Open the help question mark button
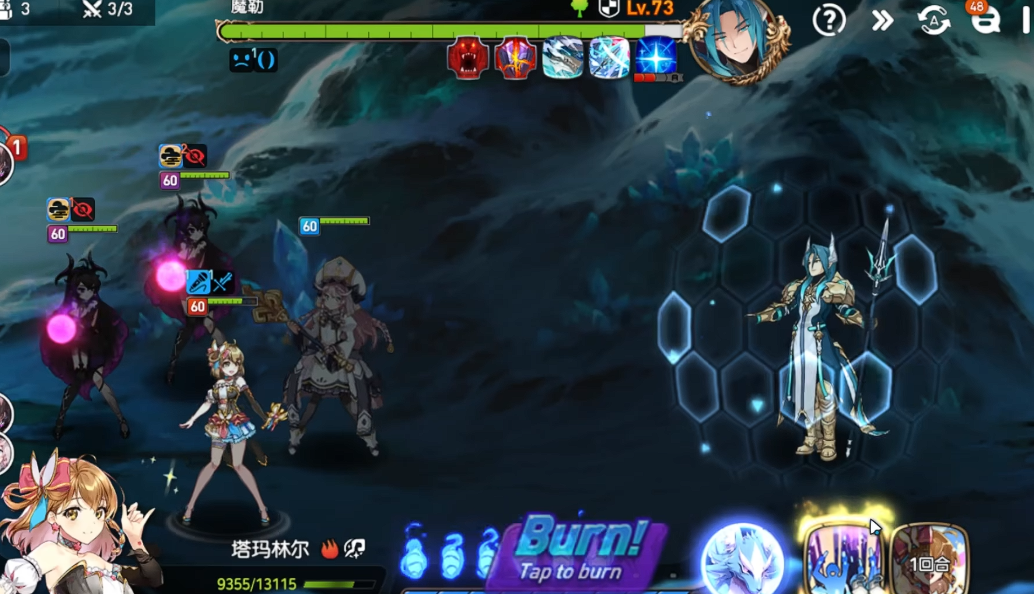The image size is (1034, 594). click(829, 20)
